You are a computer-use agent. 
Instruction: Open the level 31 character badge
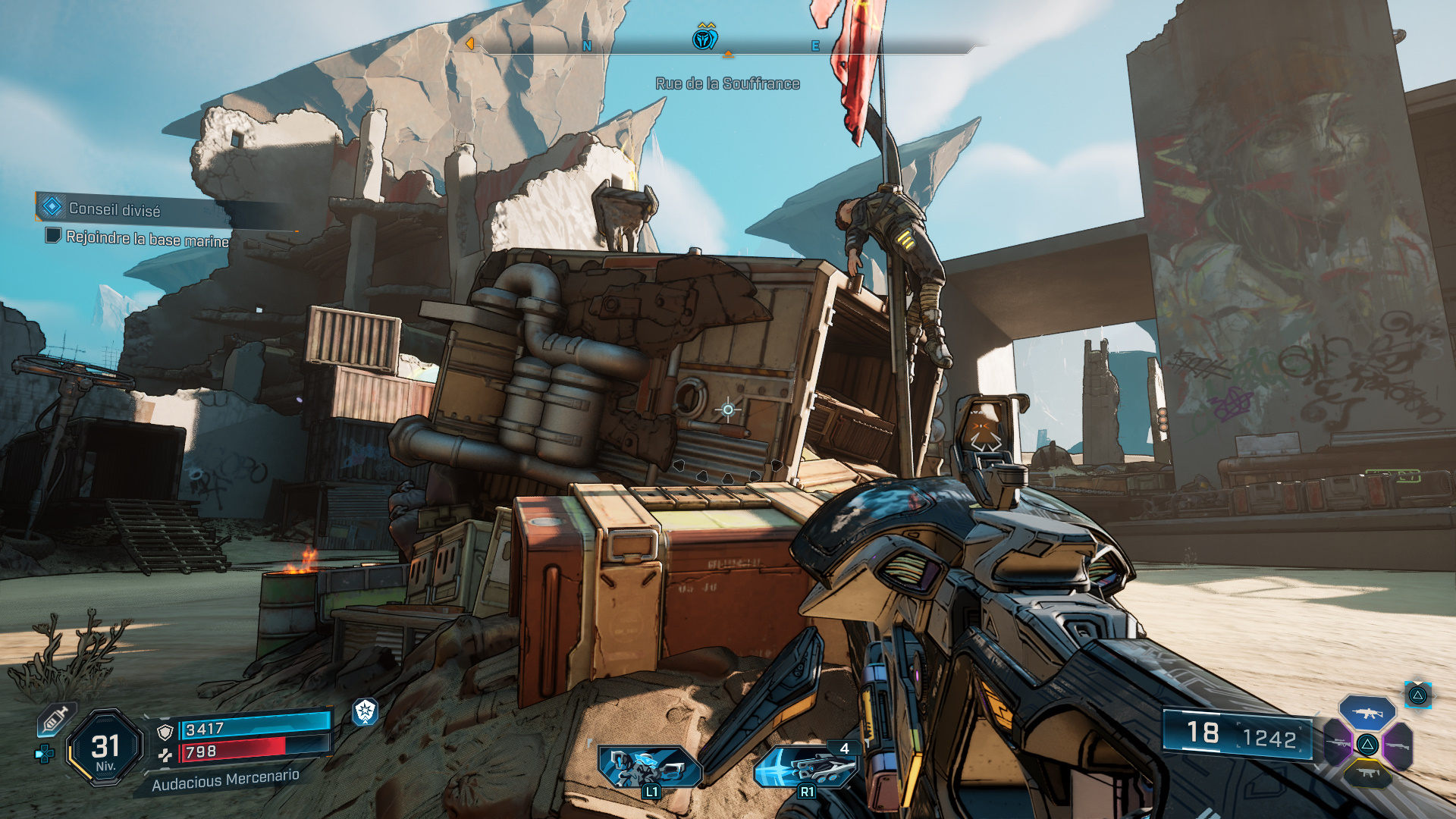tap(105, 748)
